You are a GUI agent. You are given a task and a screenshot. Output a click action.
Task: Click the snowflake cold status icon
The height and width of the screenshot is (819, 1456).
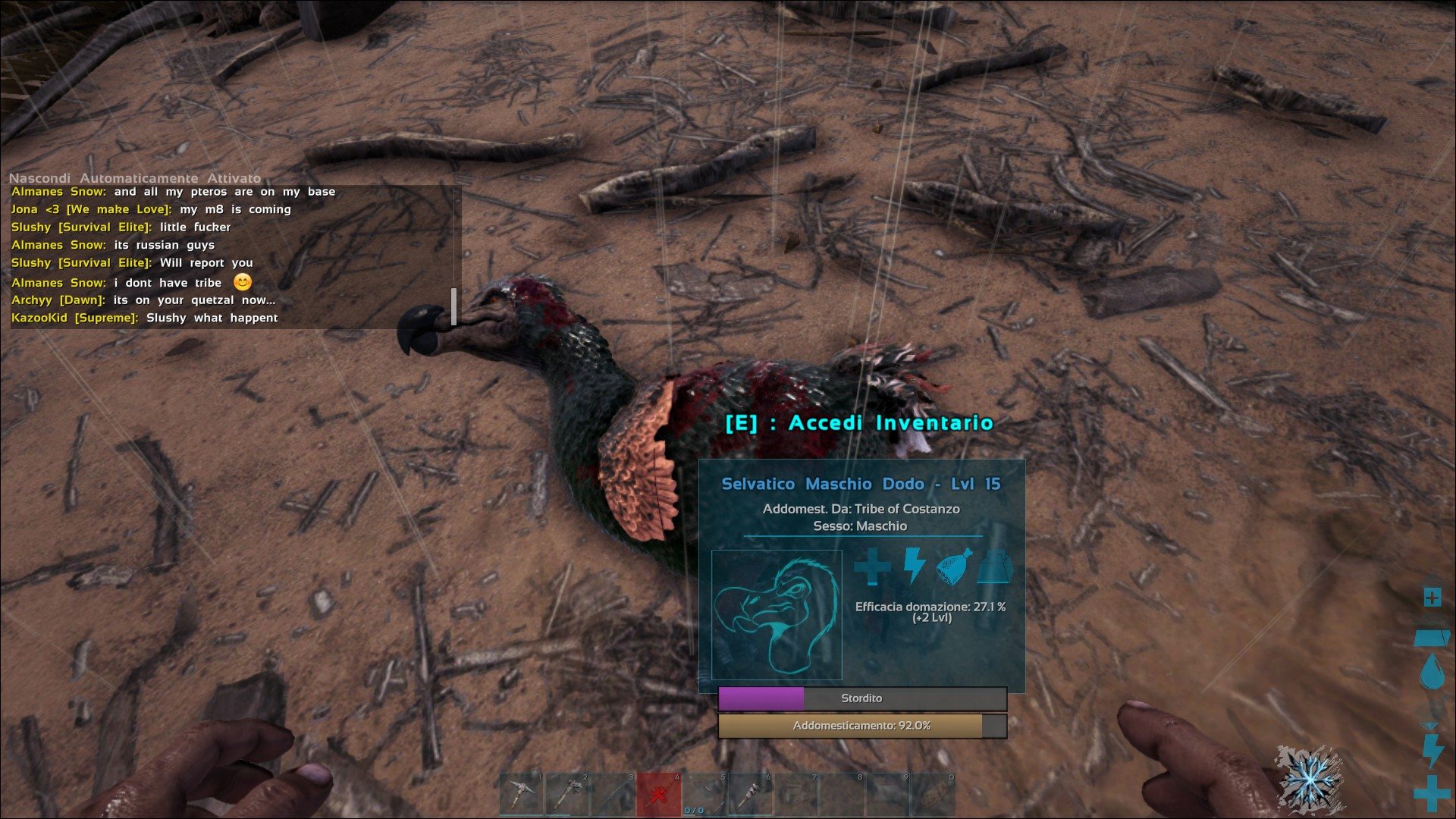[x=1307, y=777]
